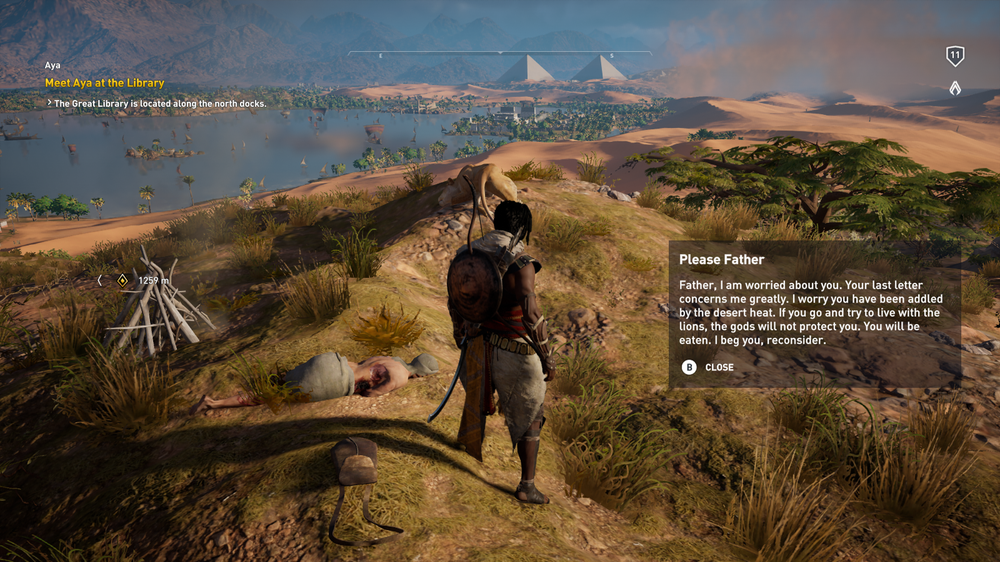Click the flame icon below the level badge
The width and height of the screenshot is (1000, 562).
pyautogui.click(x=955, y=88)
